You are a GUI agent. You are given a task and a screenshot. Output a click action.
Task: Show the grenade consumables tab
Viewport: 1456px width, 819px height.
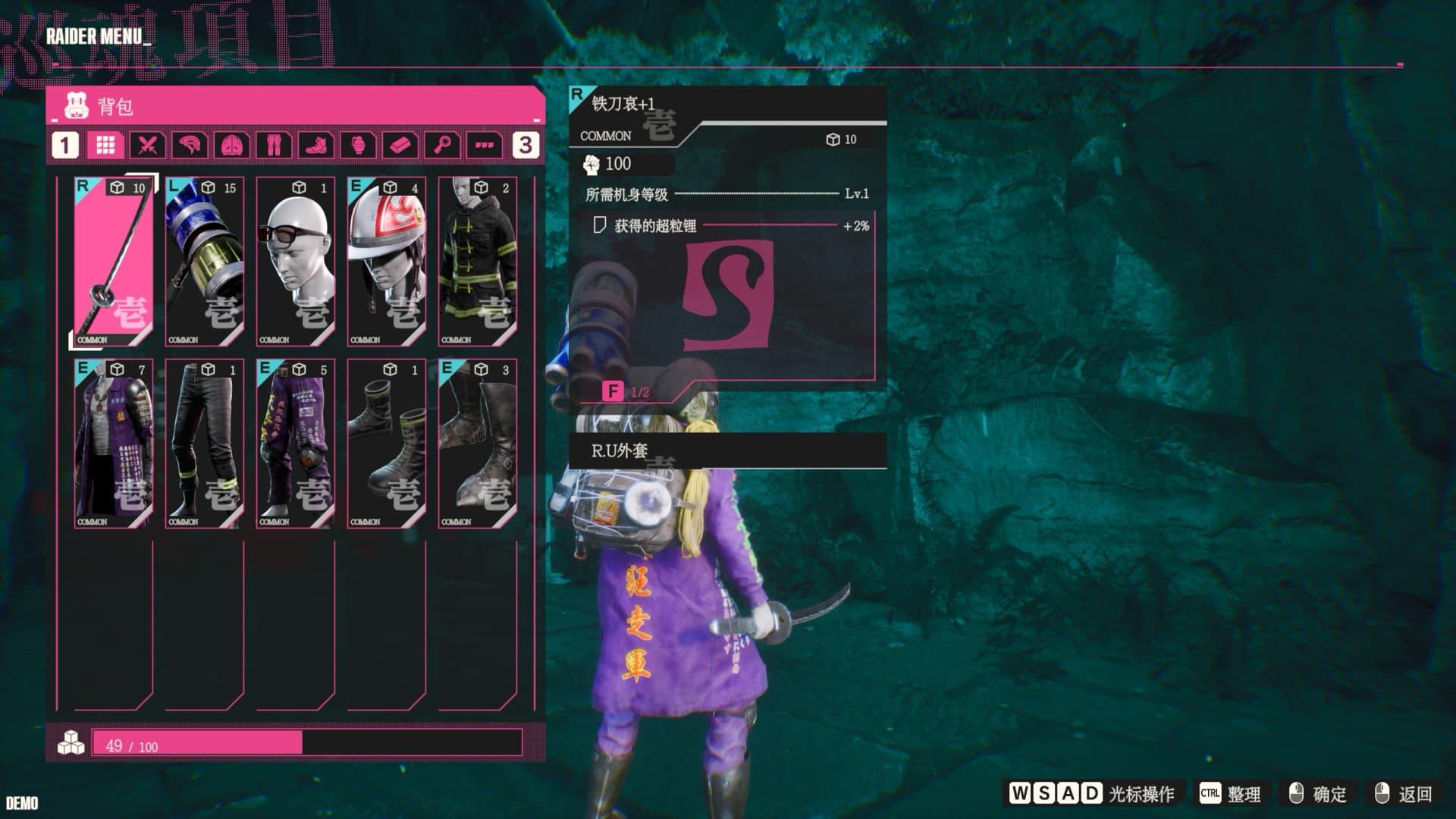[x=358, y=145]
